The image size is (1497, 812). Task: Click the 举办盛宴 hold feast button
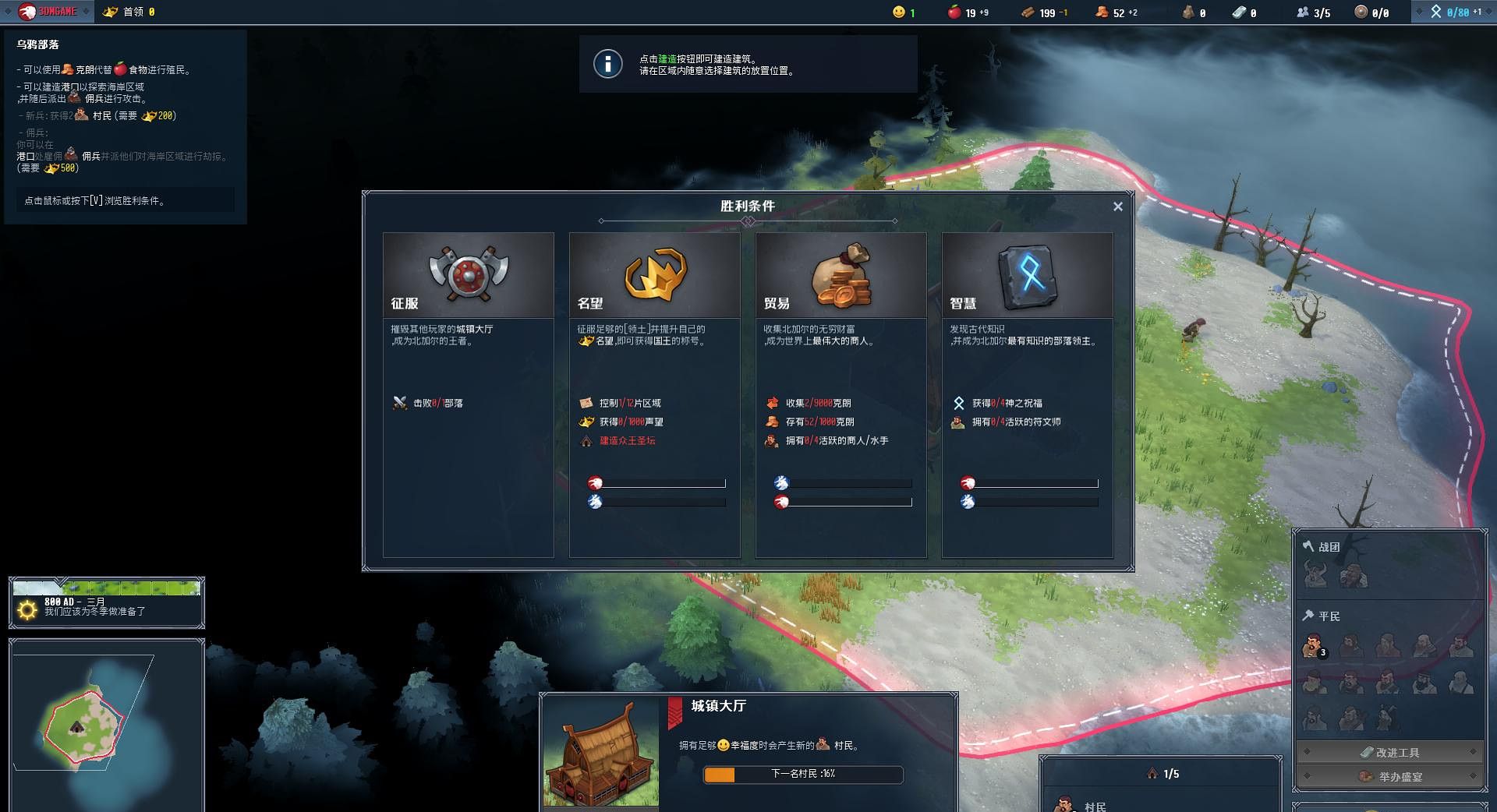click(1389, 776)
